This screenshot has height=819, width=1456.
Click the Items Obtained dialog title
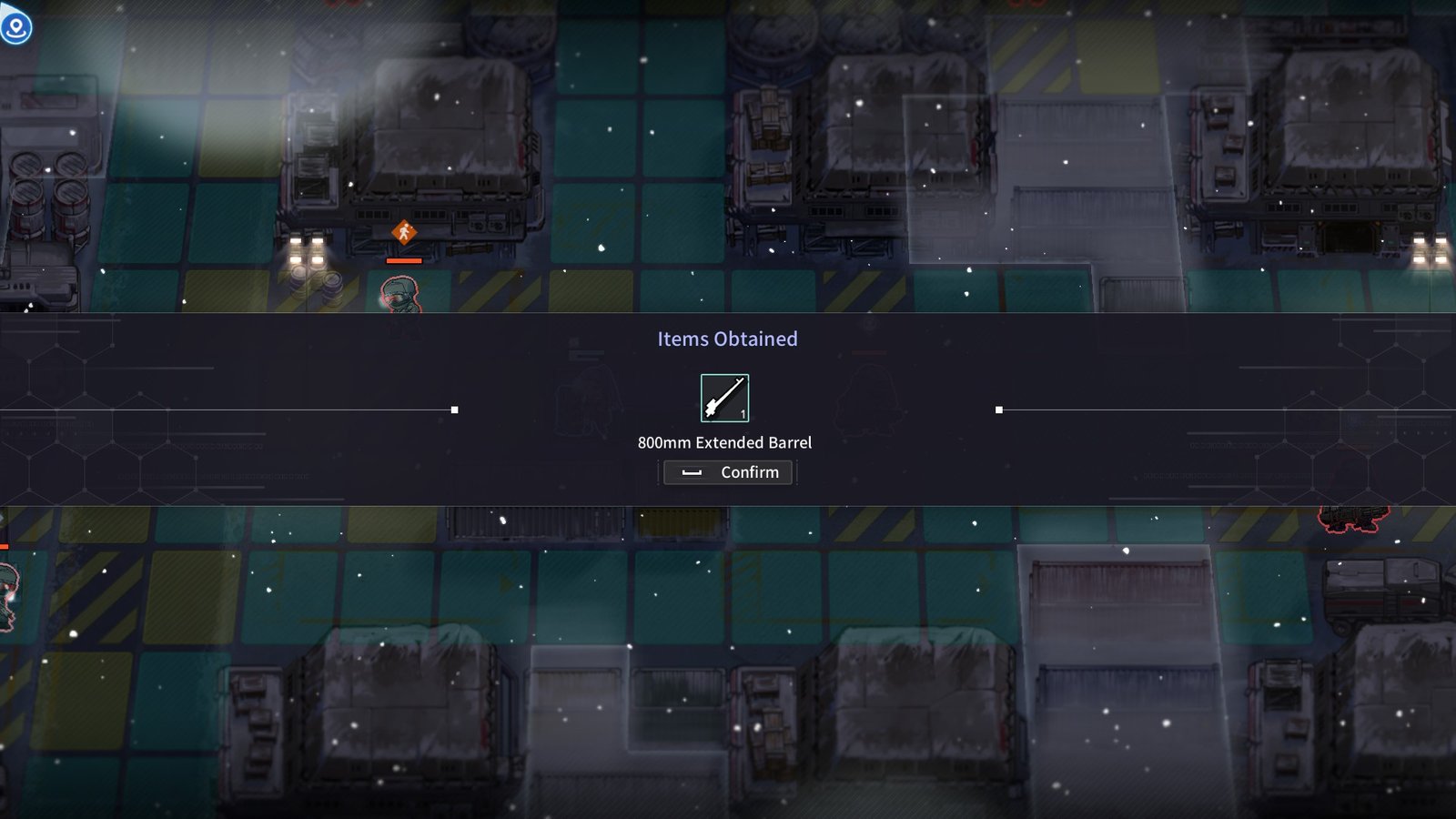coord(727,339)
